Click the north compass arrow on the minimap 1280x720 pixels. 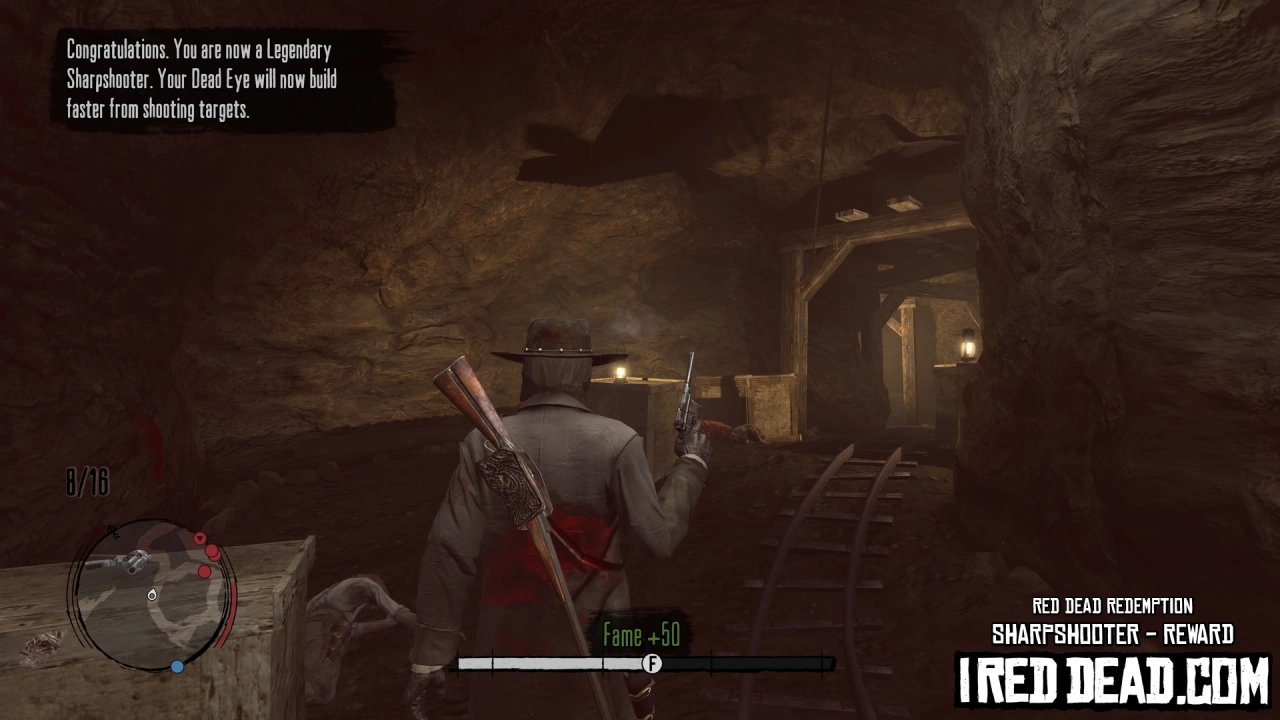113,531
